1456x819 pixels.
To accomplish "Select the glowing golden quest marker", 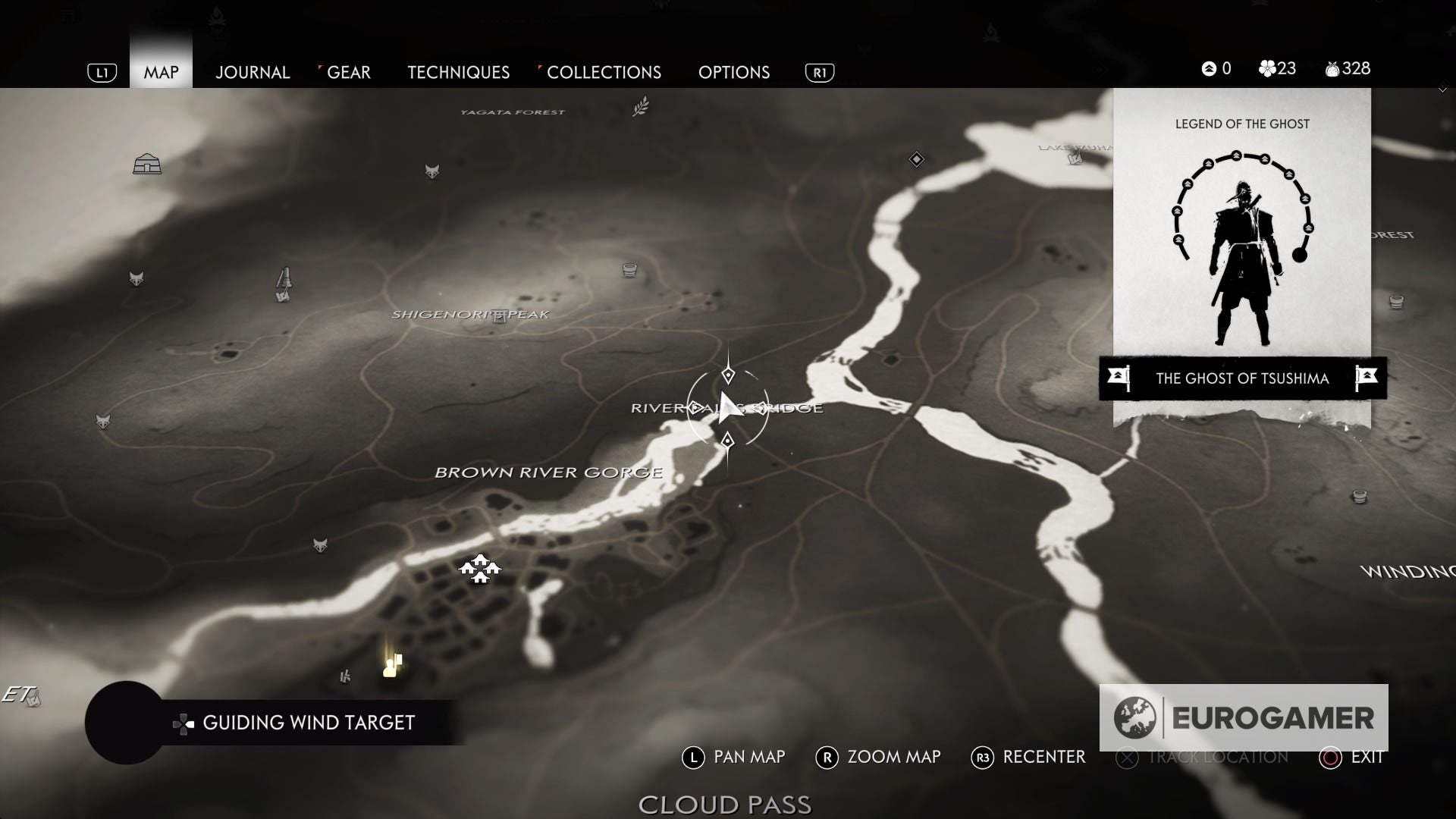I will (x=392, y=667).
